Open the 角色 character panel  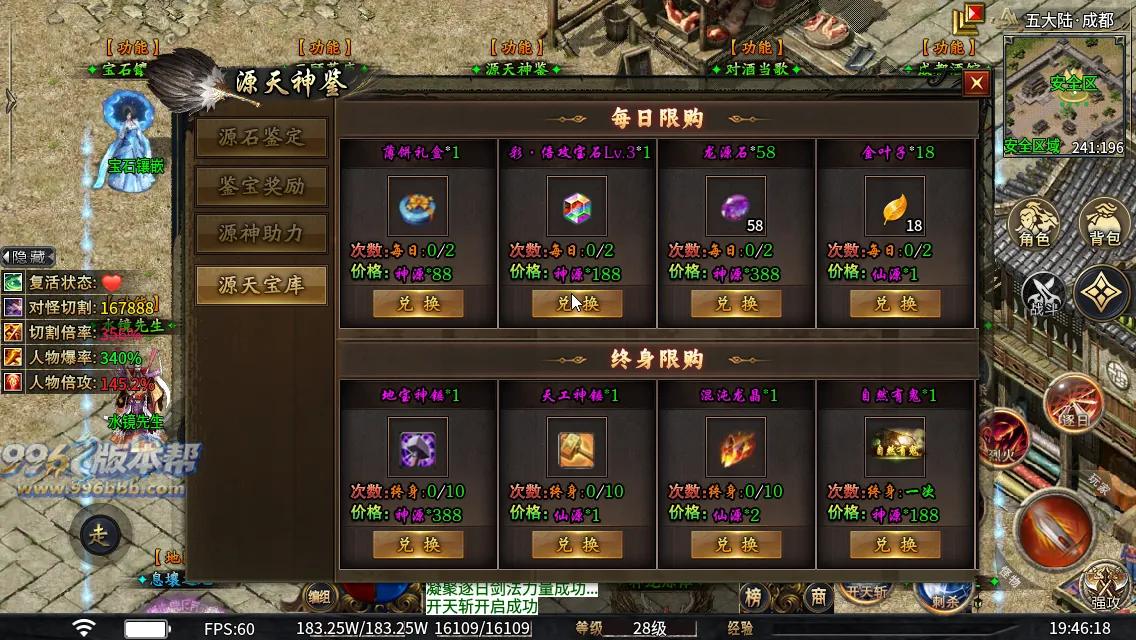pyautogui.click(x=1034, y=224)
